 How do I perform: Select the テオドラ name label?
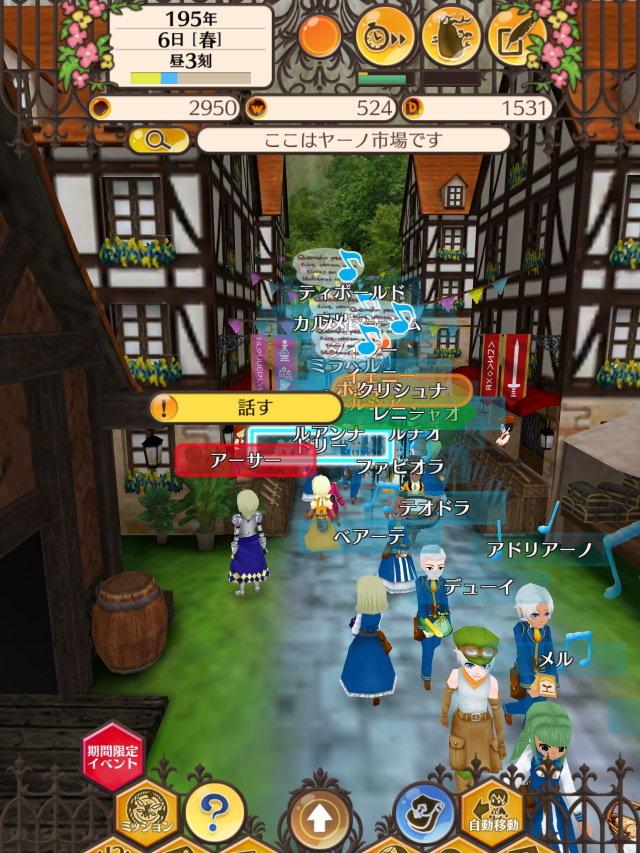[434, 508]
